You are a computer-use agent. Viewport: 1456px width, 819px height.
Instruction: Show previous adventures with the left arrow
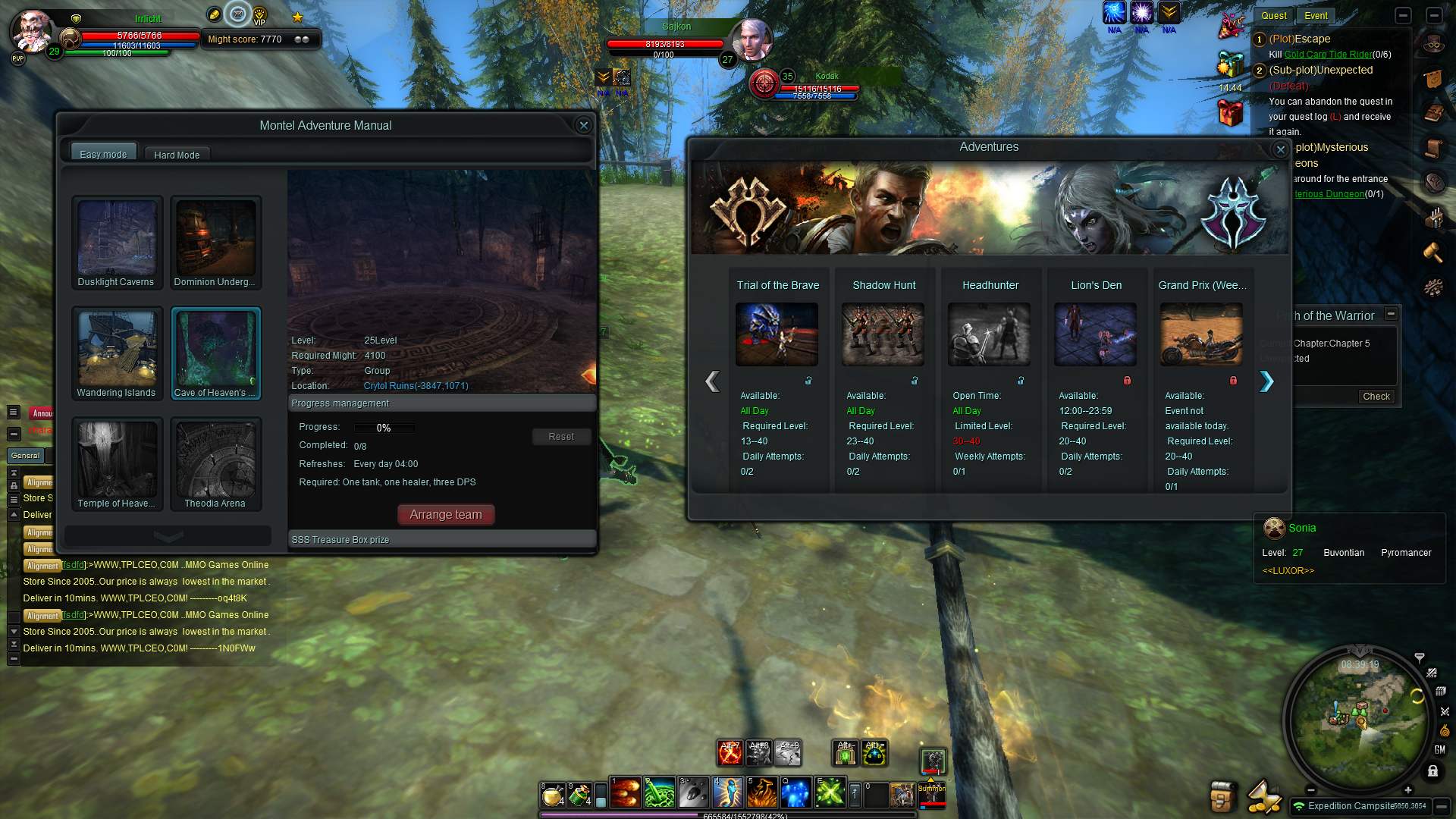coord(712,381)
